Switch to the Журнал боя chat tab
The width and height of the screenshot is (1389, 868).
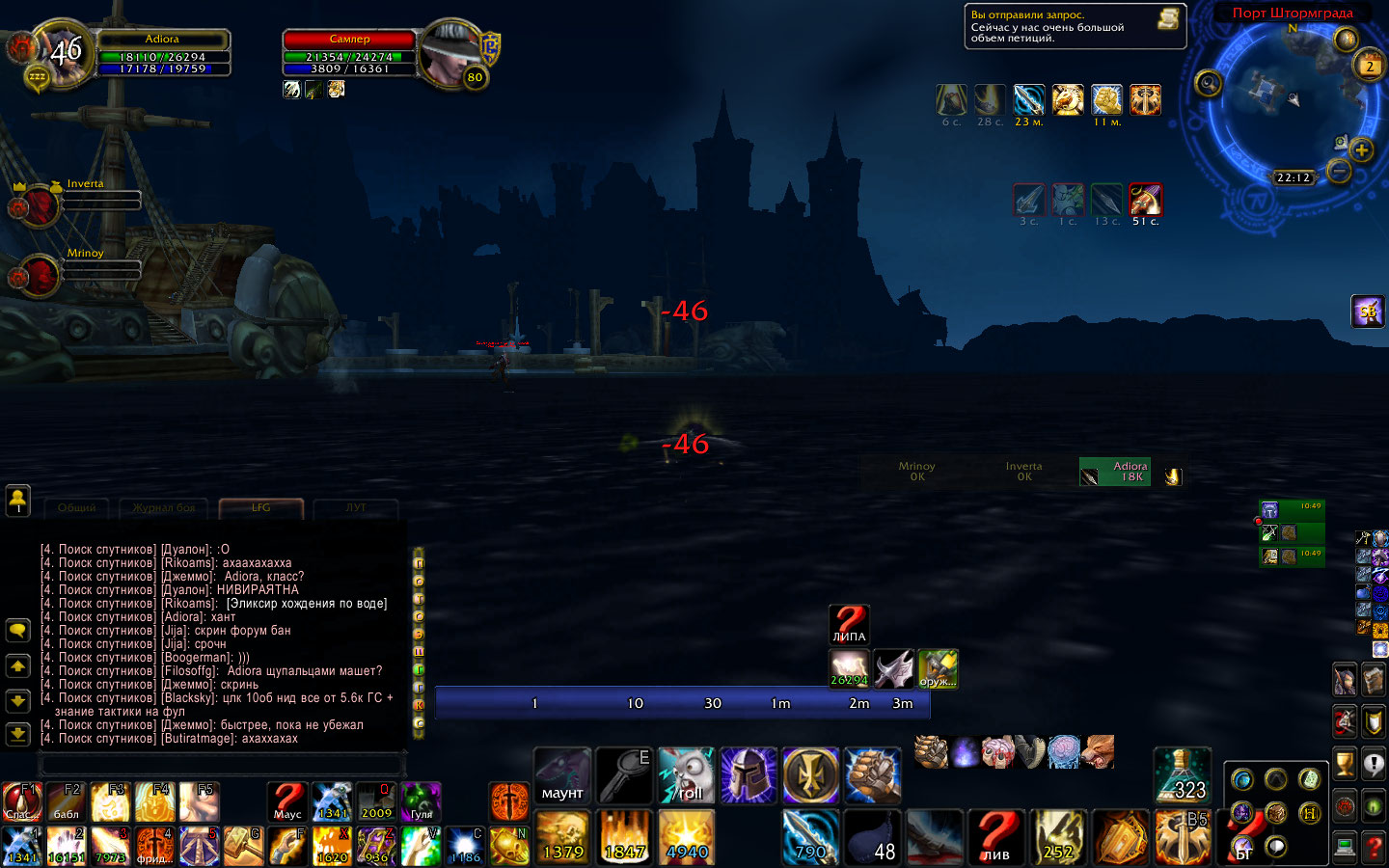pyautogui.click(x=164, y=508)
